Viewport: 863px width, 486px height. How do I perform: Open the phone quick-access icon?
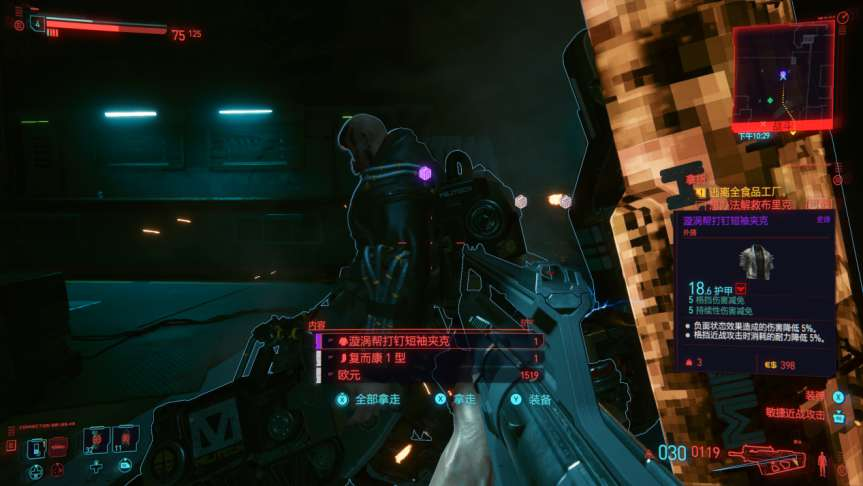[36, 445]
